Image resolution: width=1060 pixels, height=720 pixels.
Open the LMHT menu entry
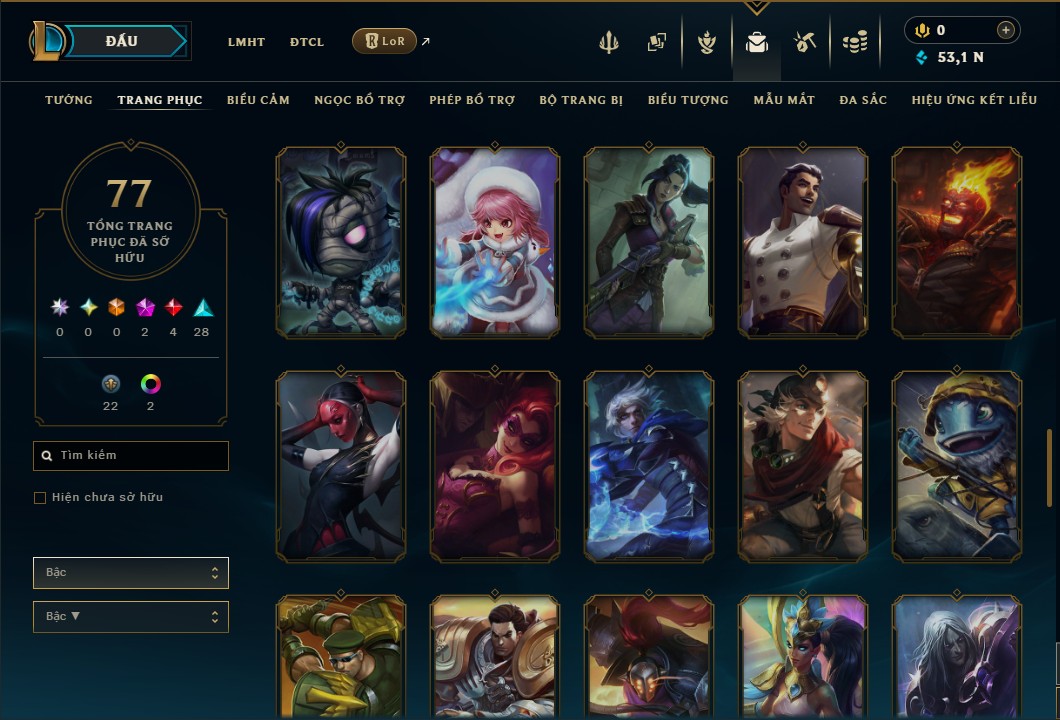coord(246,42)
